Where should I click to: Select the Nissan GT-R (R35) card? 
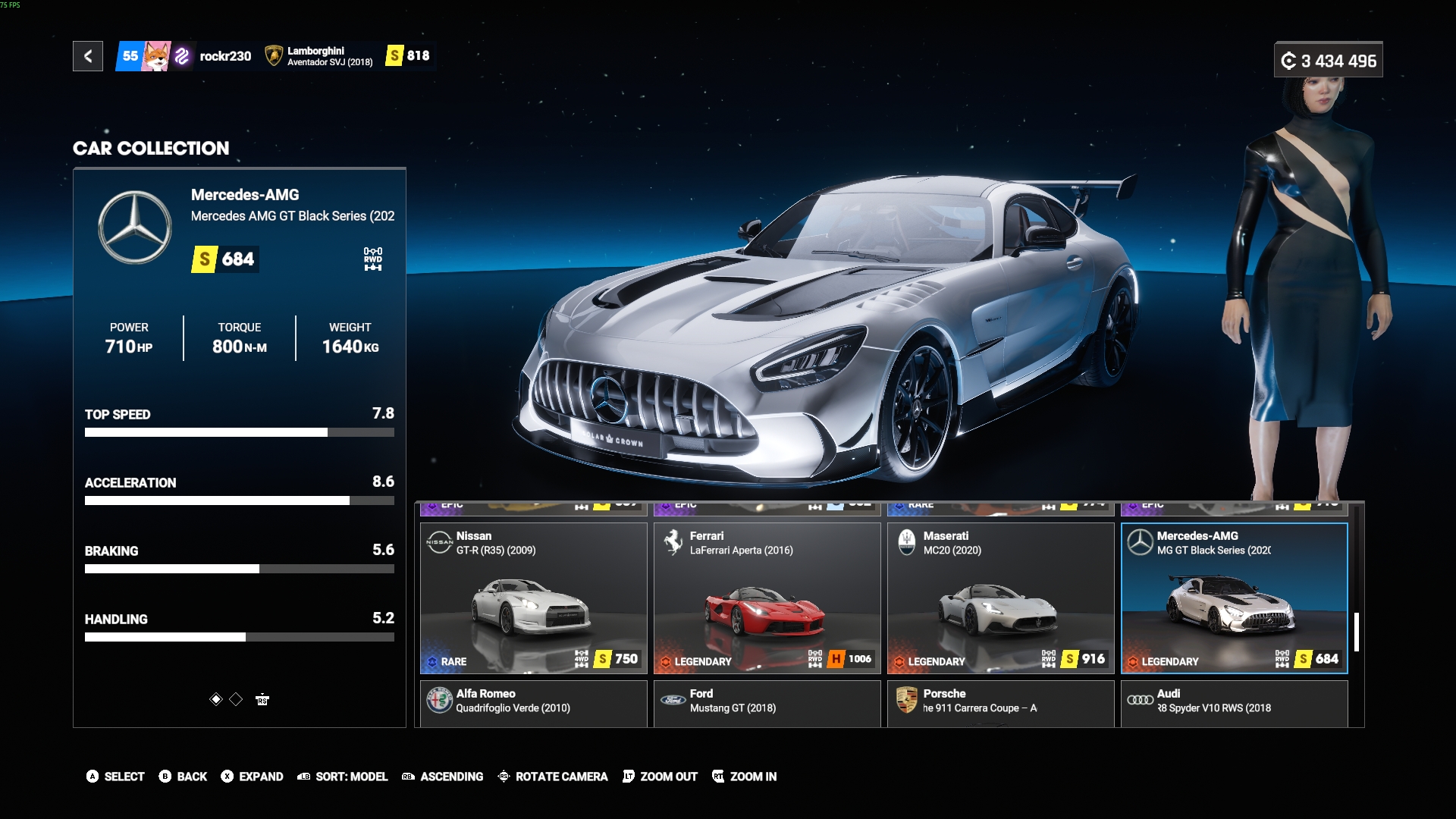[534, 598]
